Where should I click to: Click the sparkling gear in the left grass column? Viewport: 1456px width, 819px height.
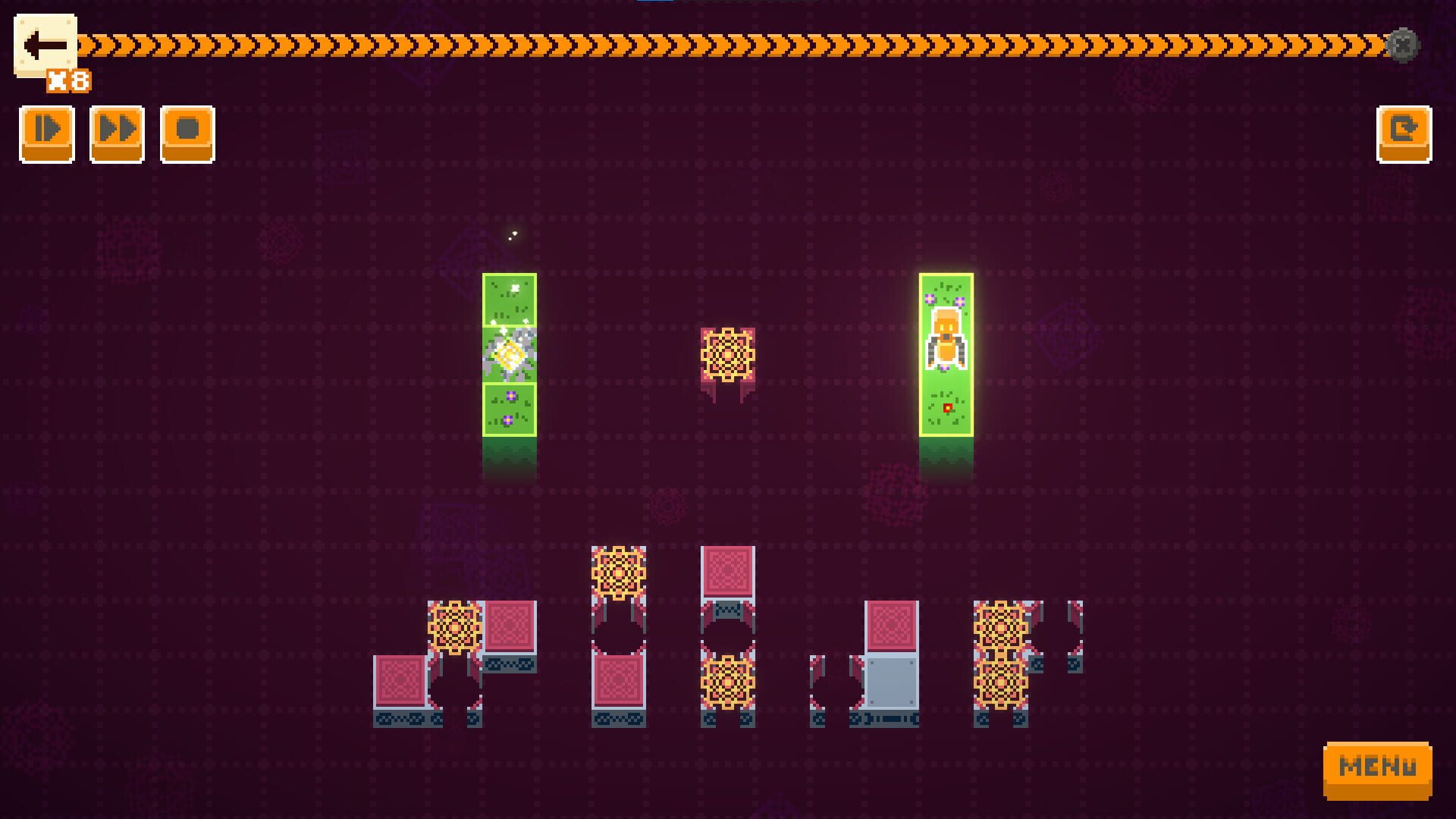pos(510,353)
